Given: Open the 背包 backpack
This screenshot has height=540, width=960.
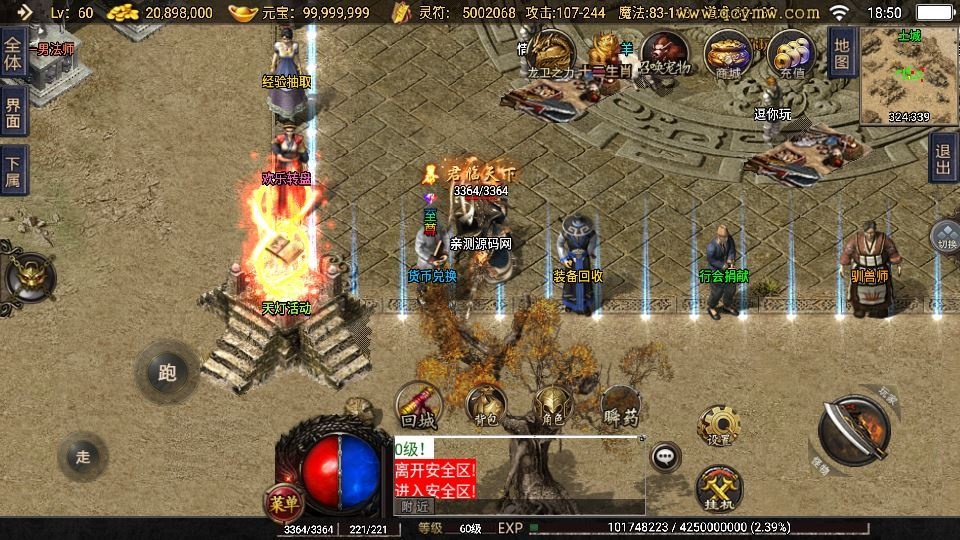Looking at the screenshot, I should pyautogui.click(x=487, y=406).
